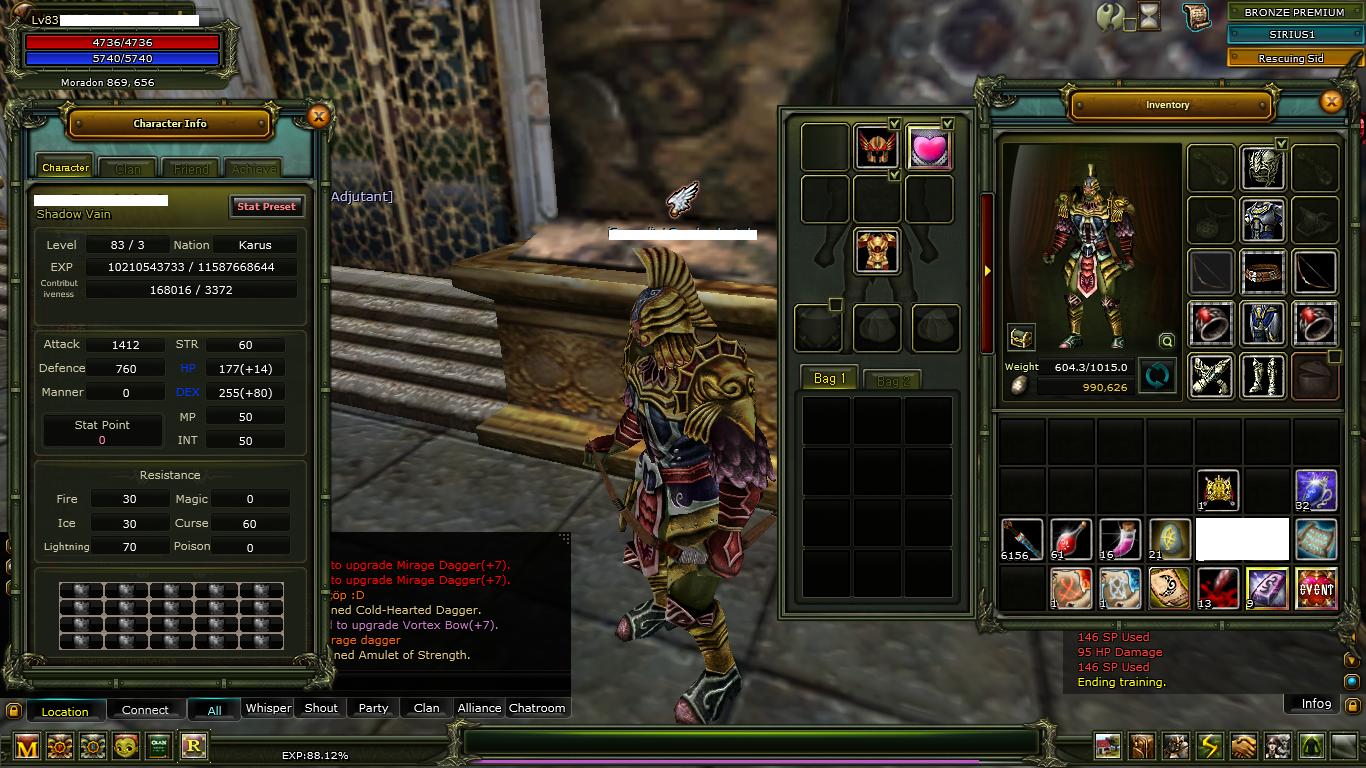Open the quest scroll icon at top

pyautogui.click(x=1195, y=16)
